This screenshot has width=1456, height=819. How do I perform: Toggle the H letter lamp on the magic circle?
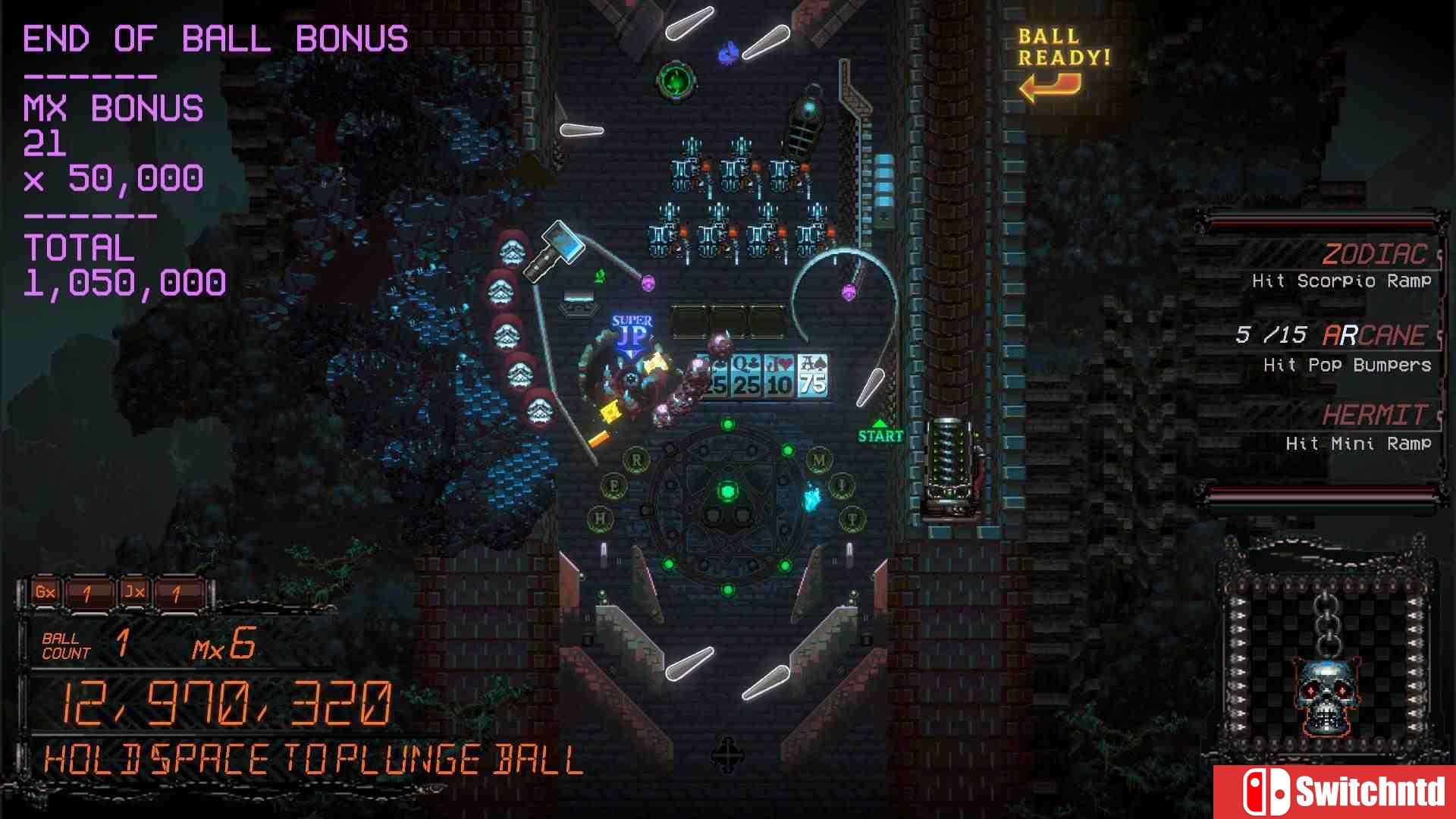click(x=599, y=516)
